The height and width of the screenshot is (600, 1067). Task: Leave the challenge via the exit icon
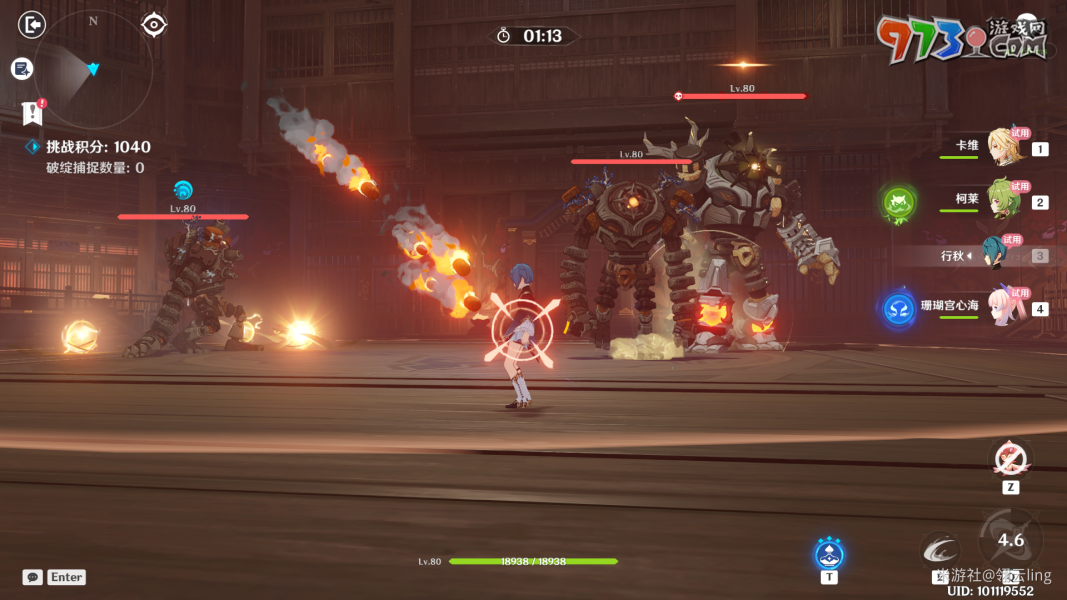tap(32, 24)
